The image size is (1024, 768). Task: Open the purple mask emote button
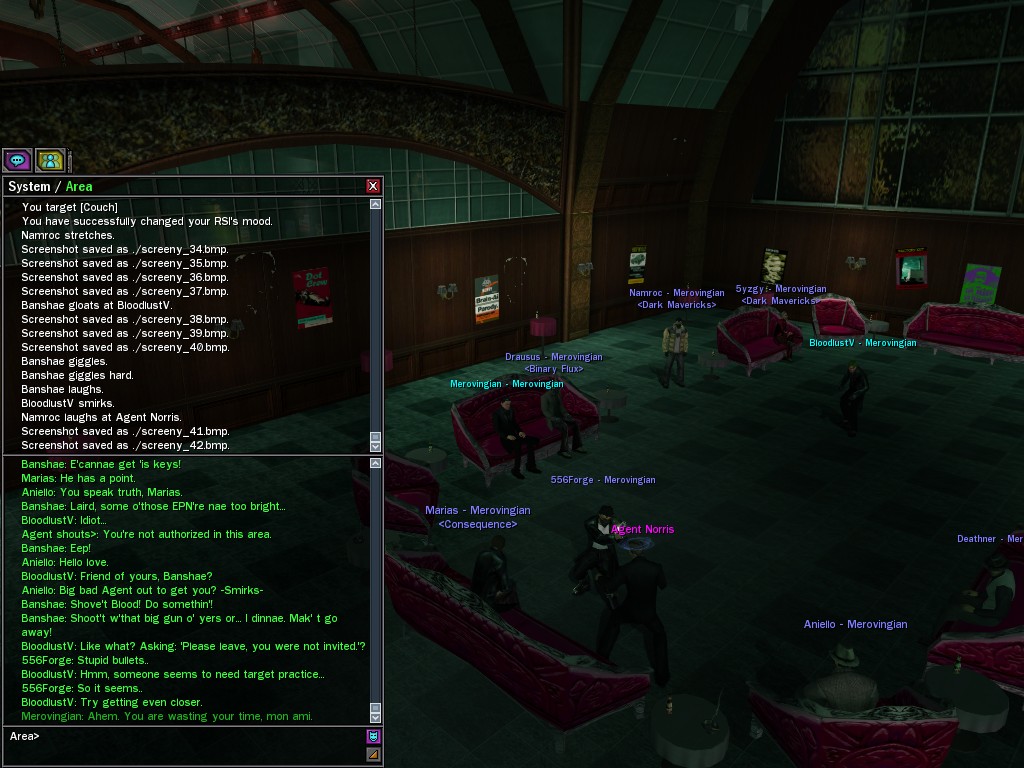point(373,736)
